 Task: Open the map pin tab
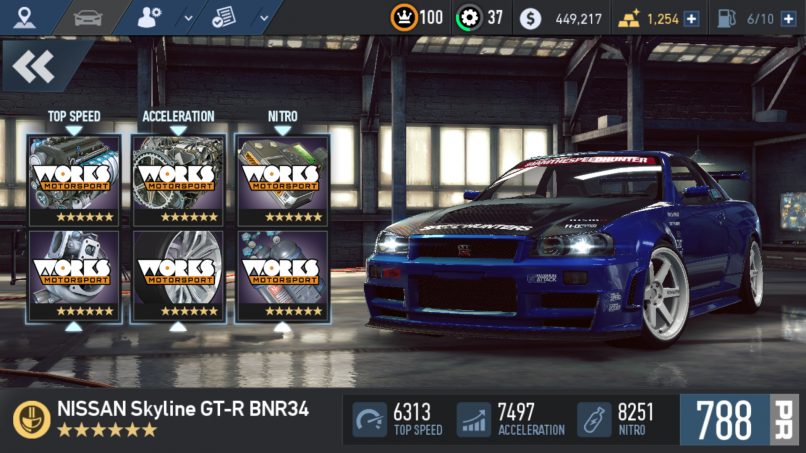pyautogui.click(x=24, y=17)
